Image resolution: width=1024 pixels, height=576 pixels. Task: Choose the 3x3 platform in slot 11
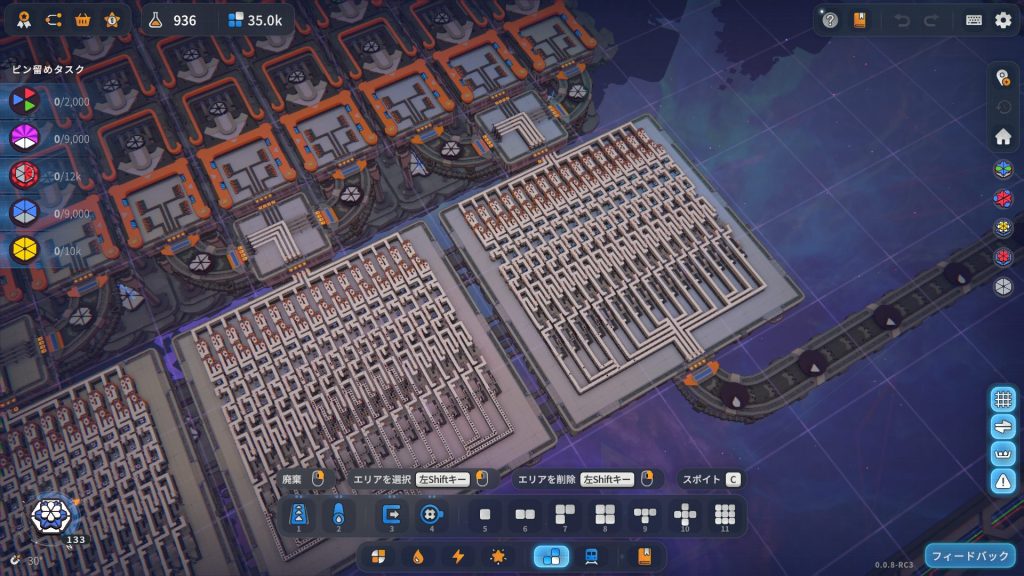(725, 515)
